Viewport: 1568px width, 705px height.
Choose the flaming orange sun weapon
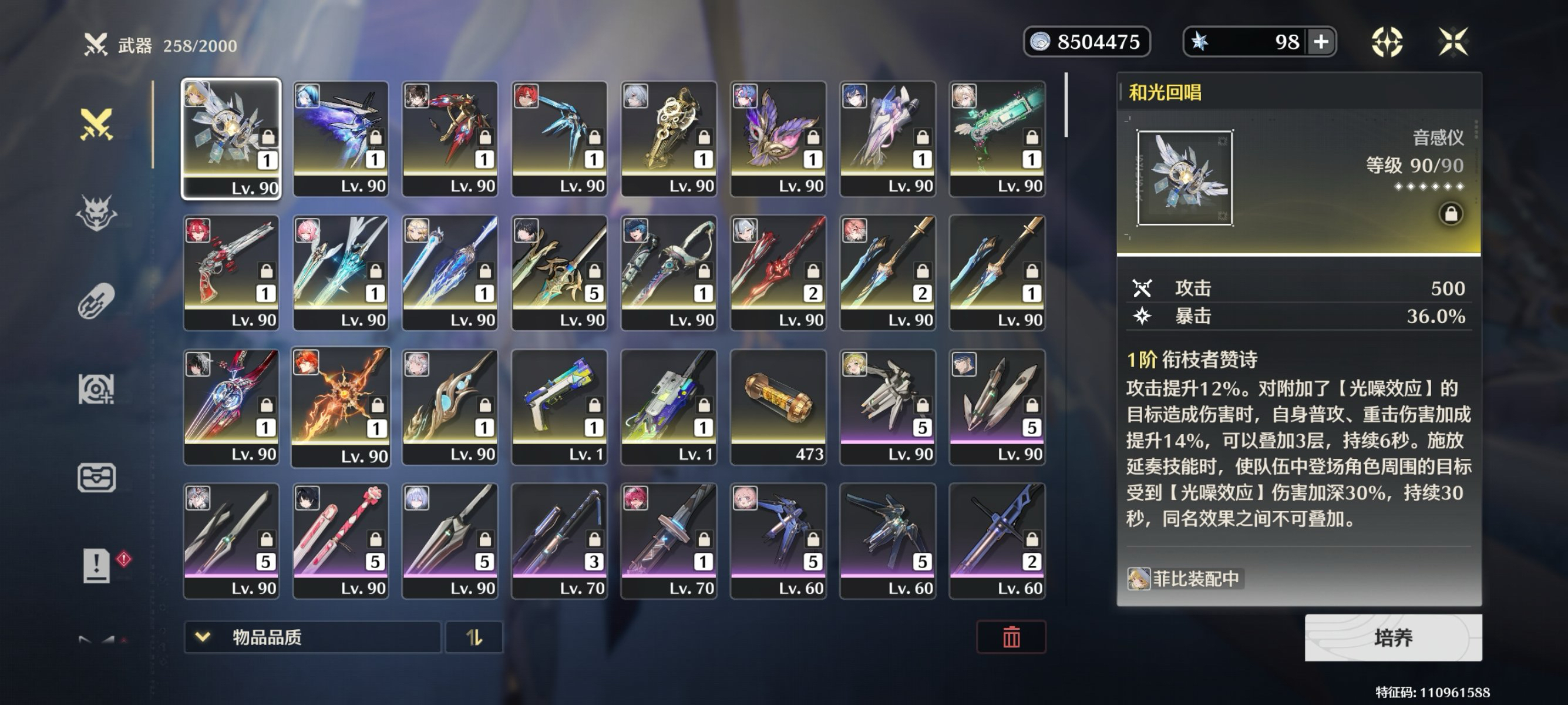click(340, 407)
